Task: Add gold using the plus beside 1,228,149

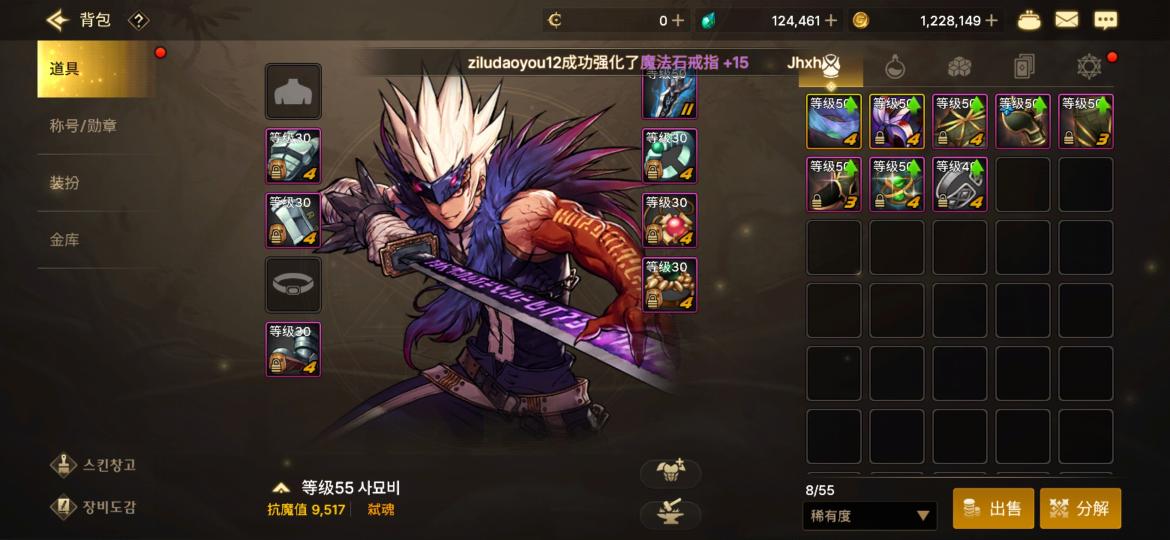Action: [x=992, y=20]
